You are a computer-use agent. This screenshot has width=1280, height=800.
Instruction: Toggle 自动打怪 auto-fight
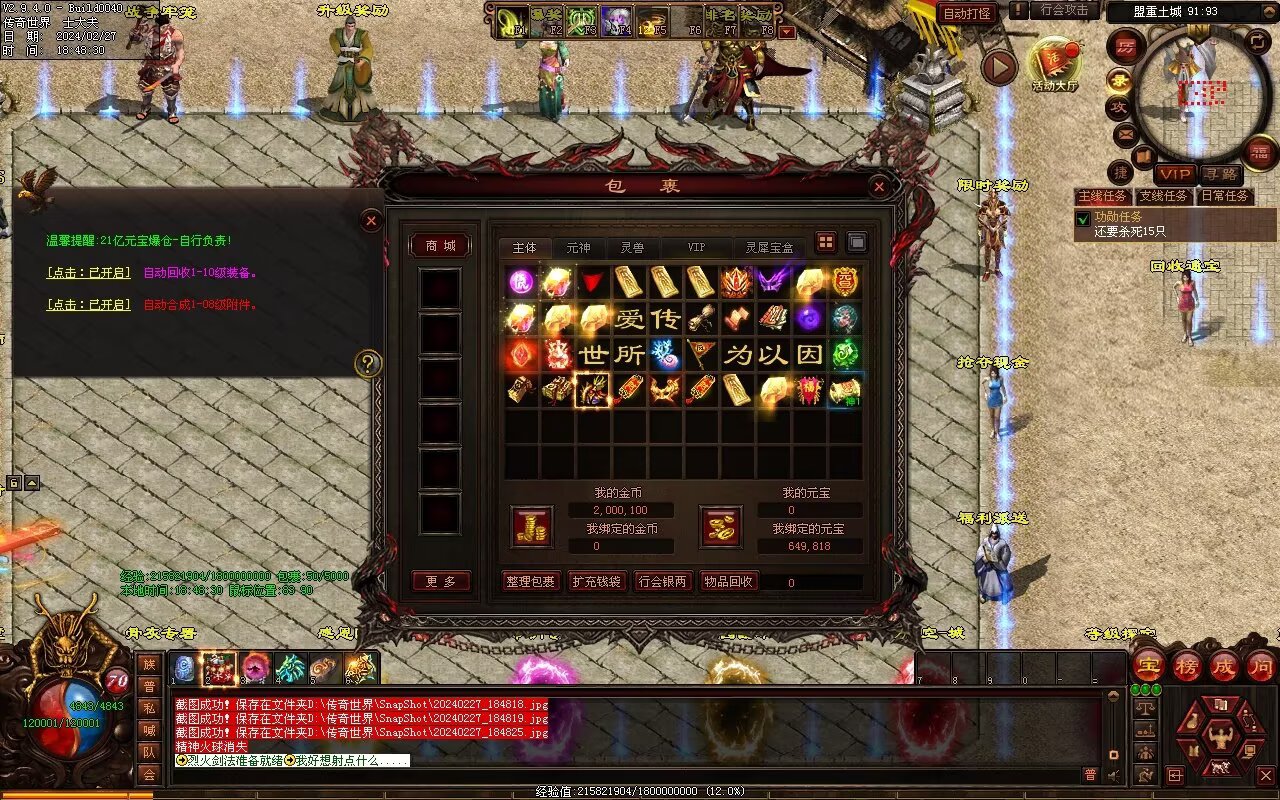[x=967, y=13]
